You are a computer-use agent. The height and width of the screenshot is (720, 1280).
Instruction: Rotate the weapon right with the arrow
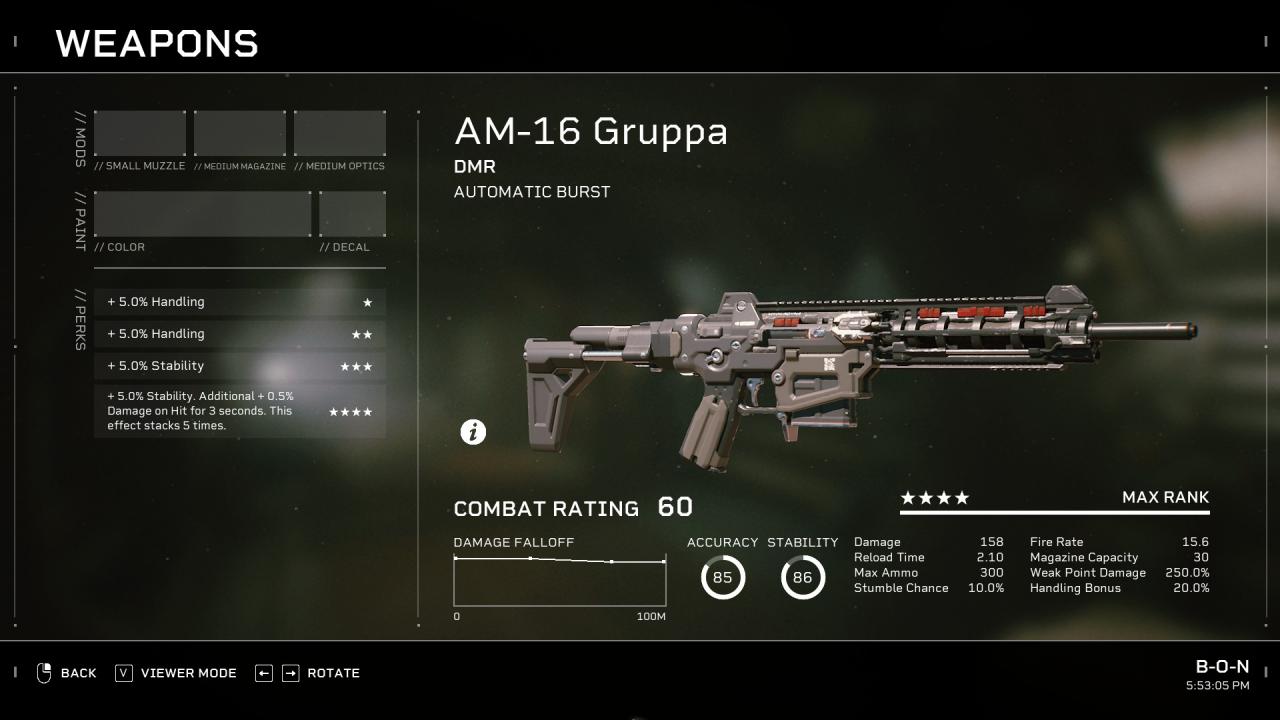[x=290, y=673]
